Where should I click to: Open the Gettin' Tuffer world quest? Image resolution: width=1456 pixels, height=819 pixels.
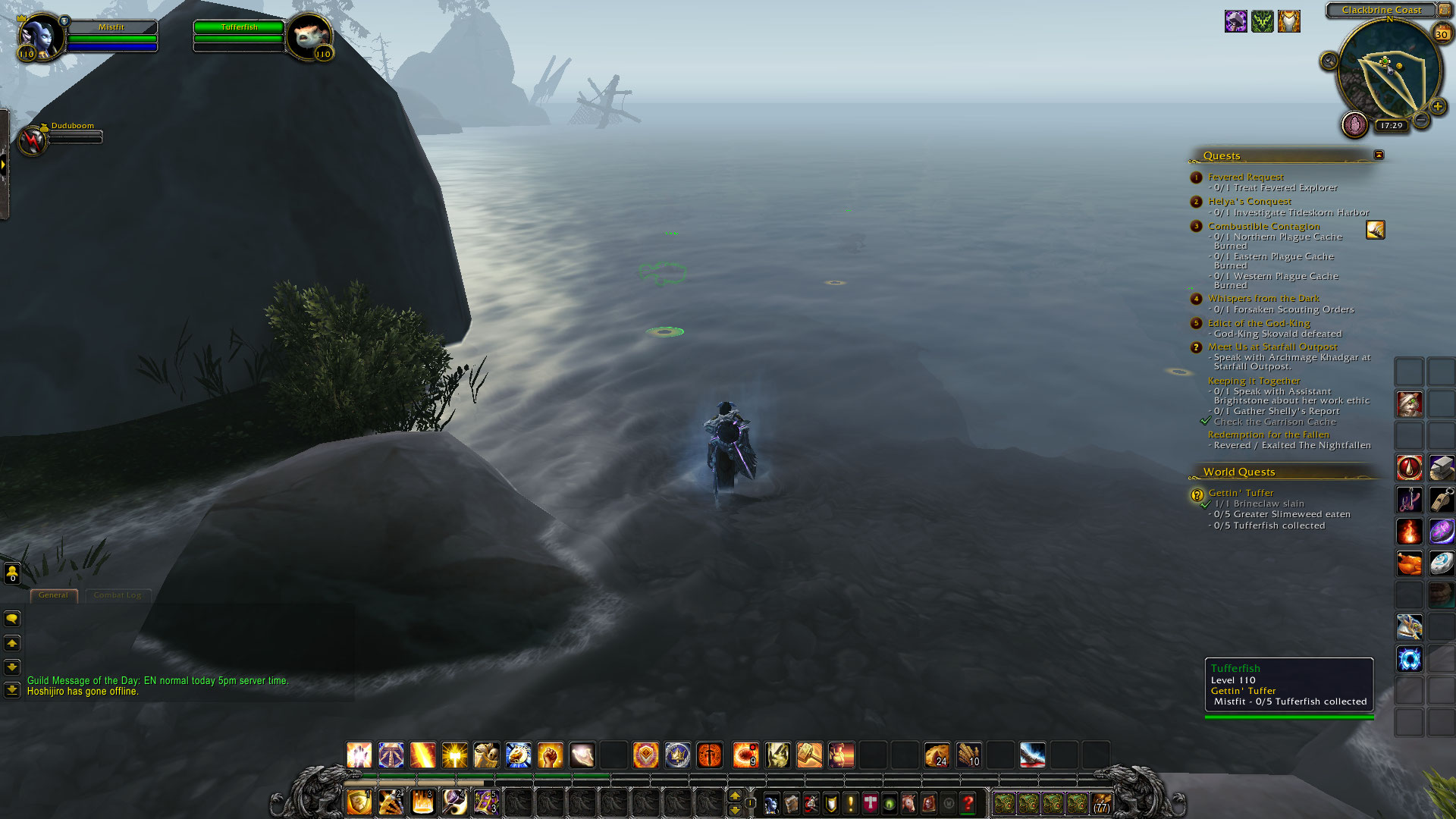tap(1241, 493)
